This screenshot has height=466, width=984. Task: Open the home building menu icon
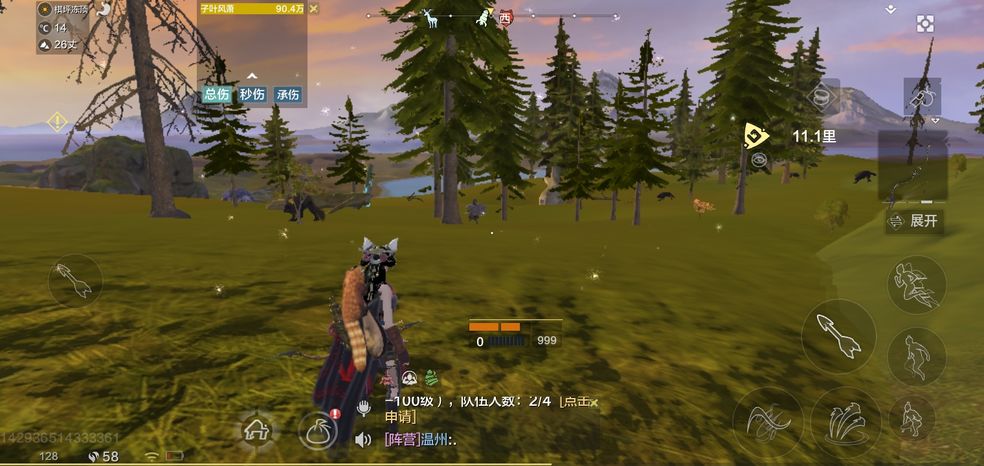(x=257, y=430)
